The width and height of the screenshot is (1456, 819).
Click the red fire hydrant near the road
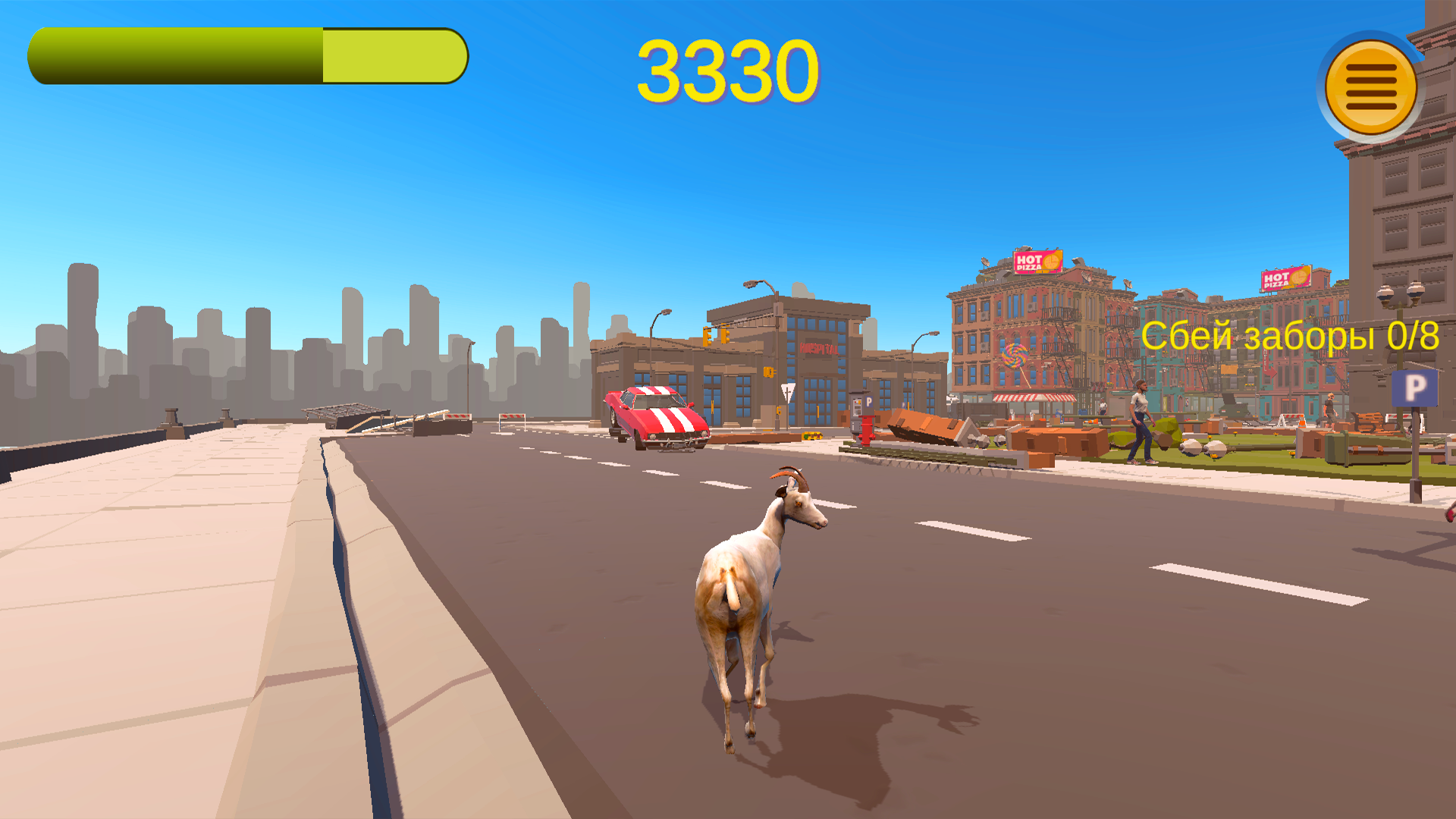click(x=867, y=430)
